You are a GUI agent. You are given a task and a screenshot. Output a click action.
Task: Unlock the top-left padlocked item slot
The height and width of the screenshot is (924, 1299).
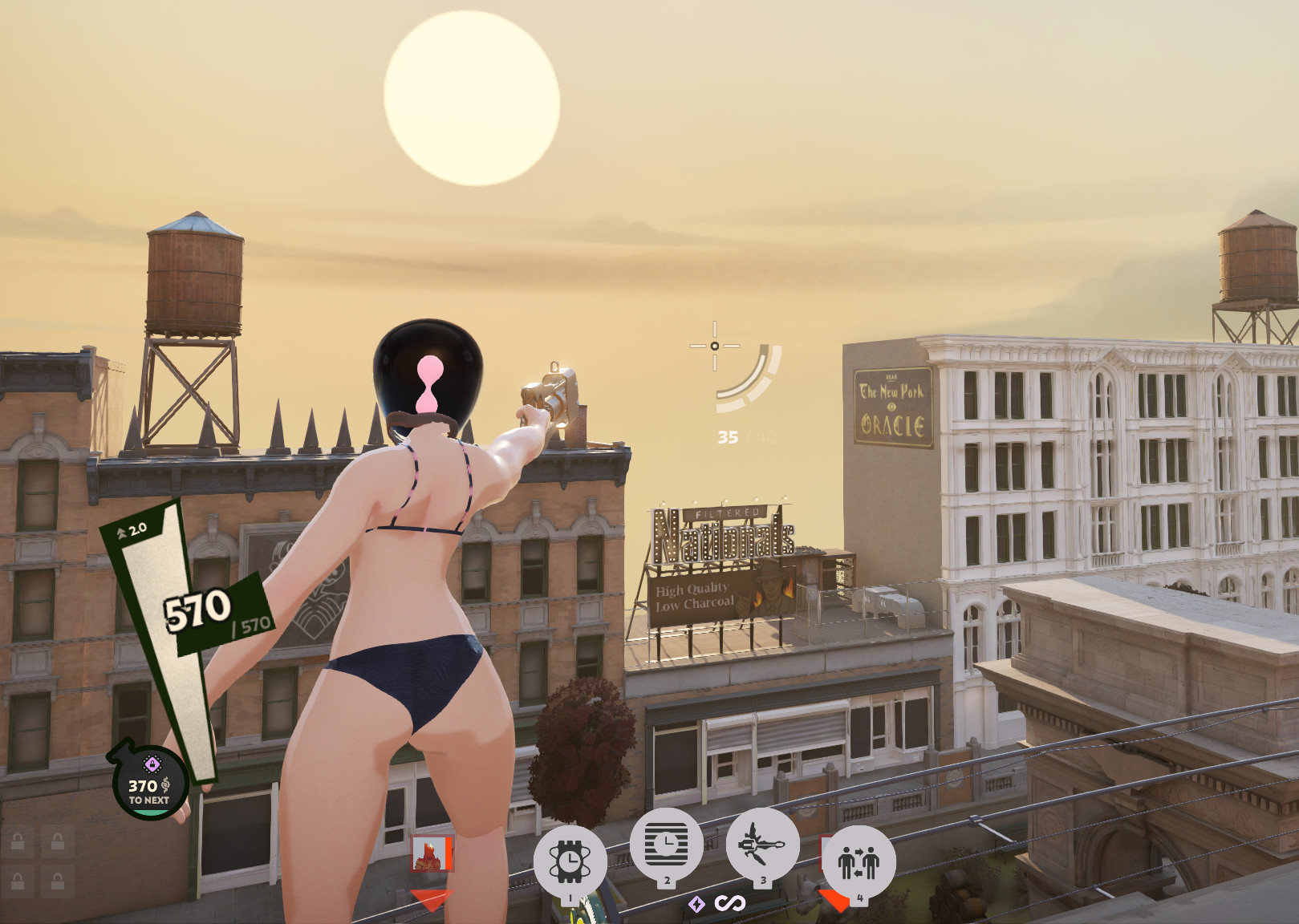[x=18, y=842]
